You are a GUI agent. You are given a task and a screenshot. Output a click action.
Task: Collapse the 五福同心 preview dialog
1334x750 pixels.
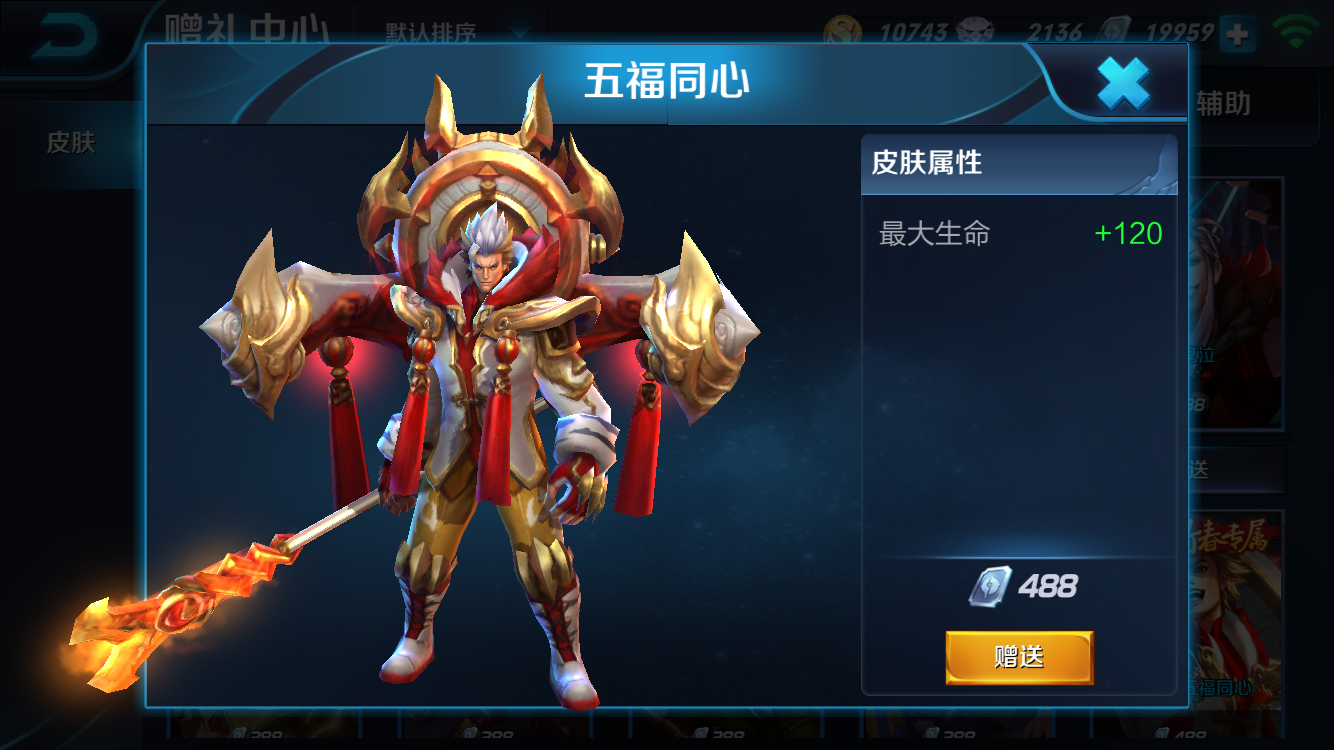tap(1126, 82)
